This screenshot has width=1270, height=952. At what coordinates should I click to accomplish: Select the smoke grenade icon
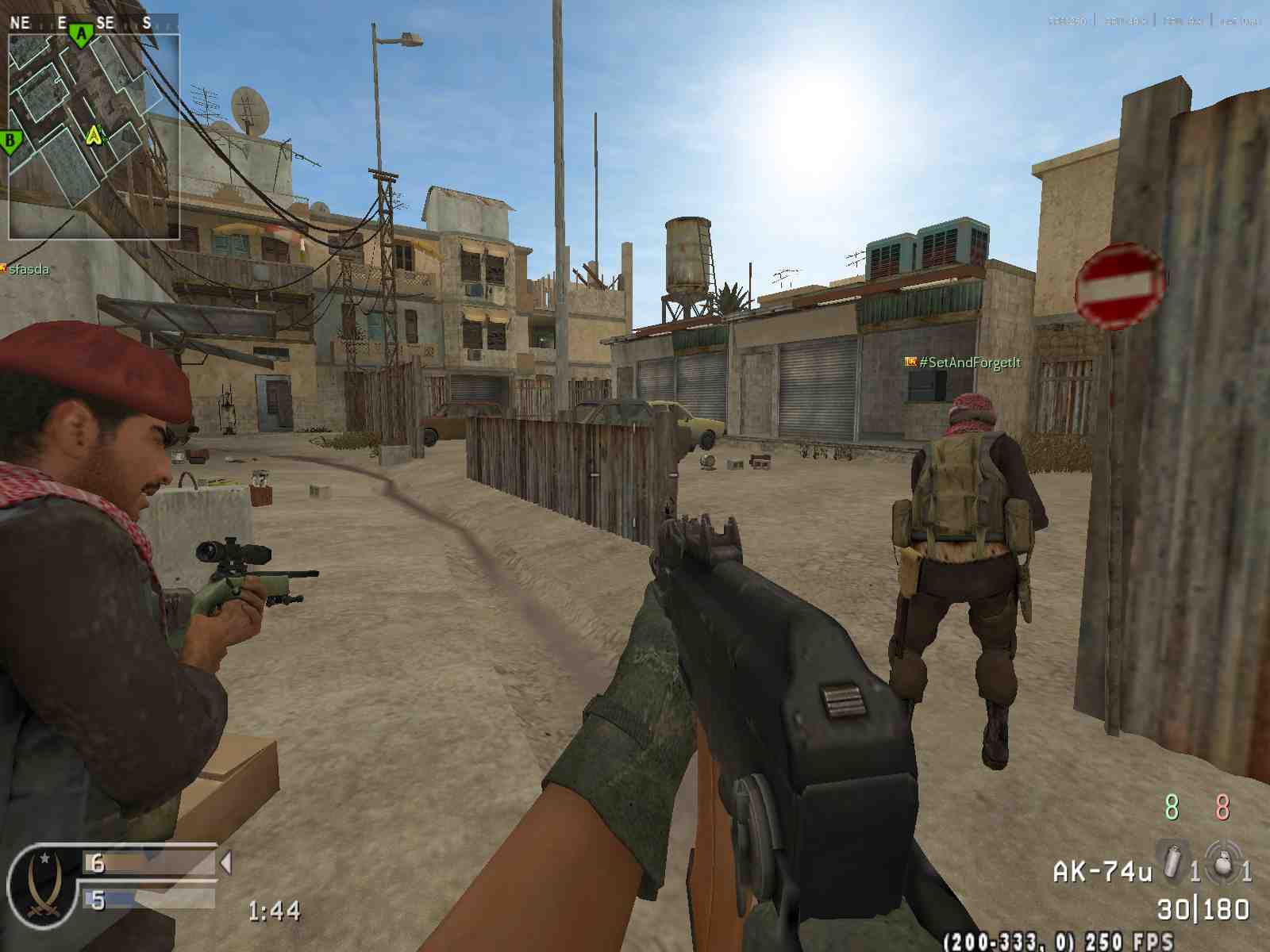1172,862
